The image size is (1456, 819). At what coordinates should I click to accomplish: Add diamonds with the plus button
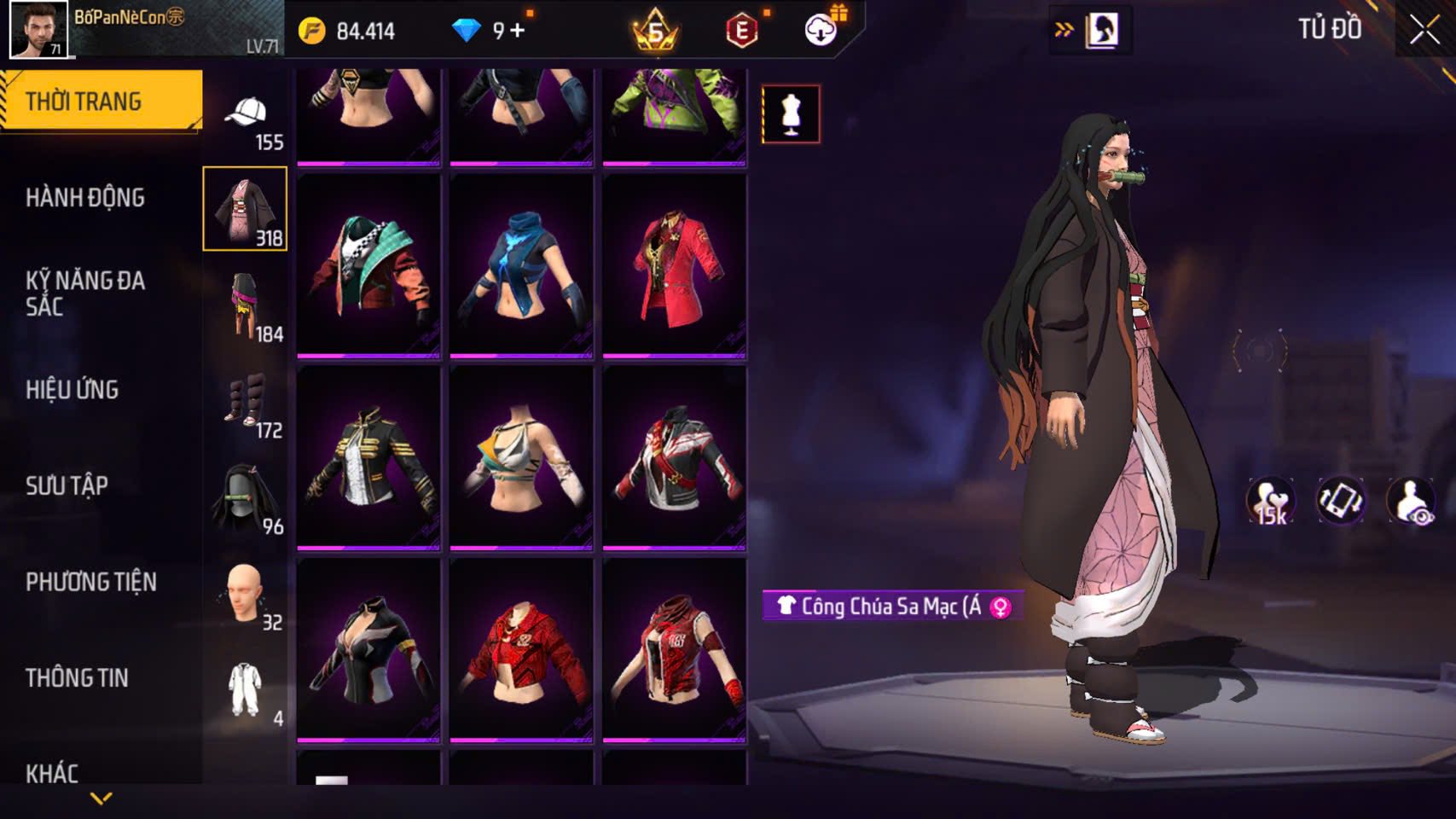(517, 31)
